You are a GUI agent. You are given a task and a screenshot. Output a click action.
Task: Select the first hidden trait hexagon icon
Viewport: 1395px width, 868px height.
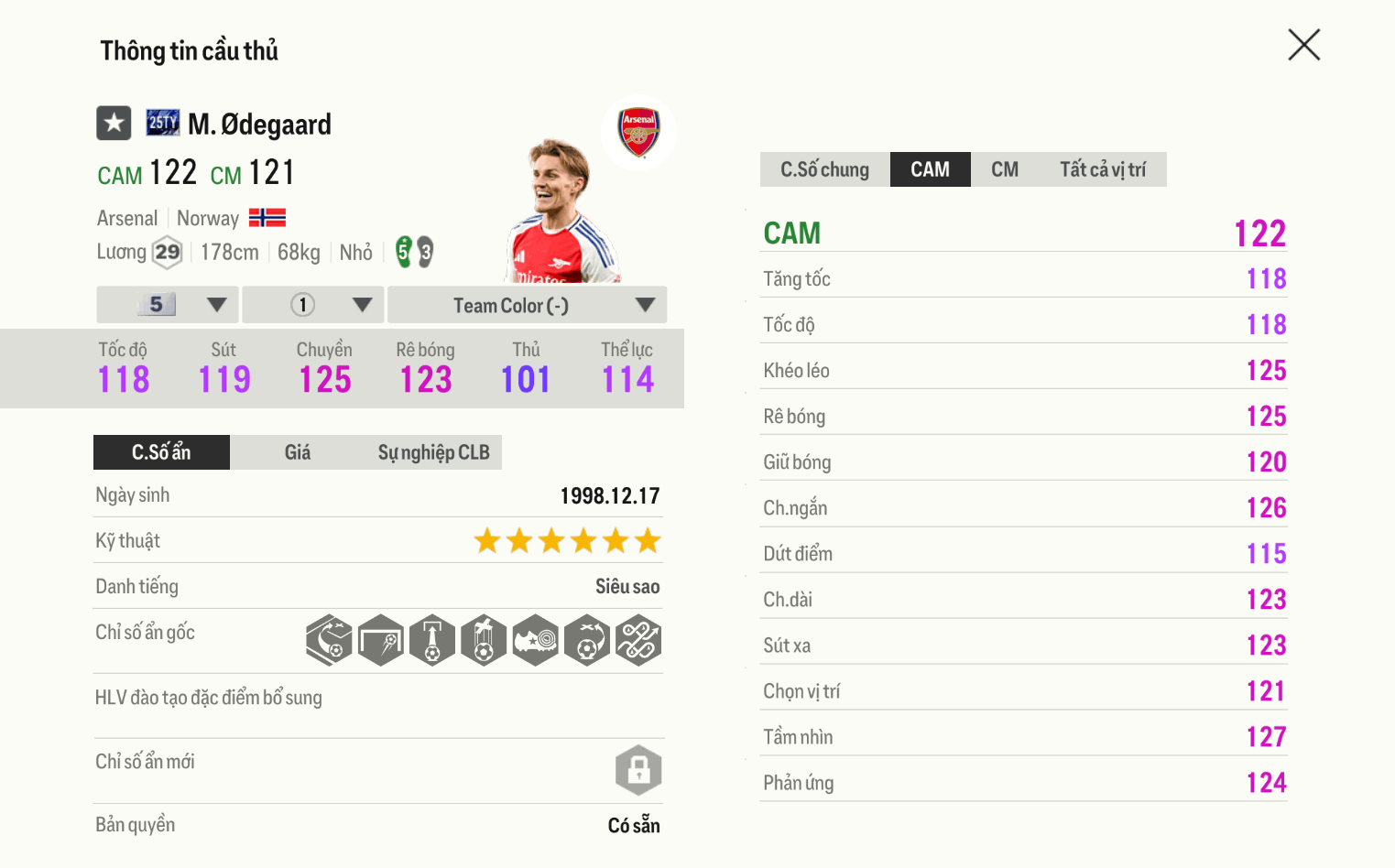pos(329,640)
